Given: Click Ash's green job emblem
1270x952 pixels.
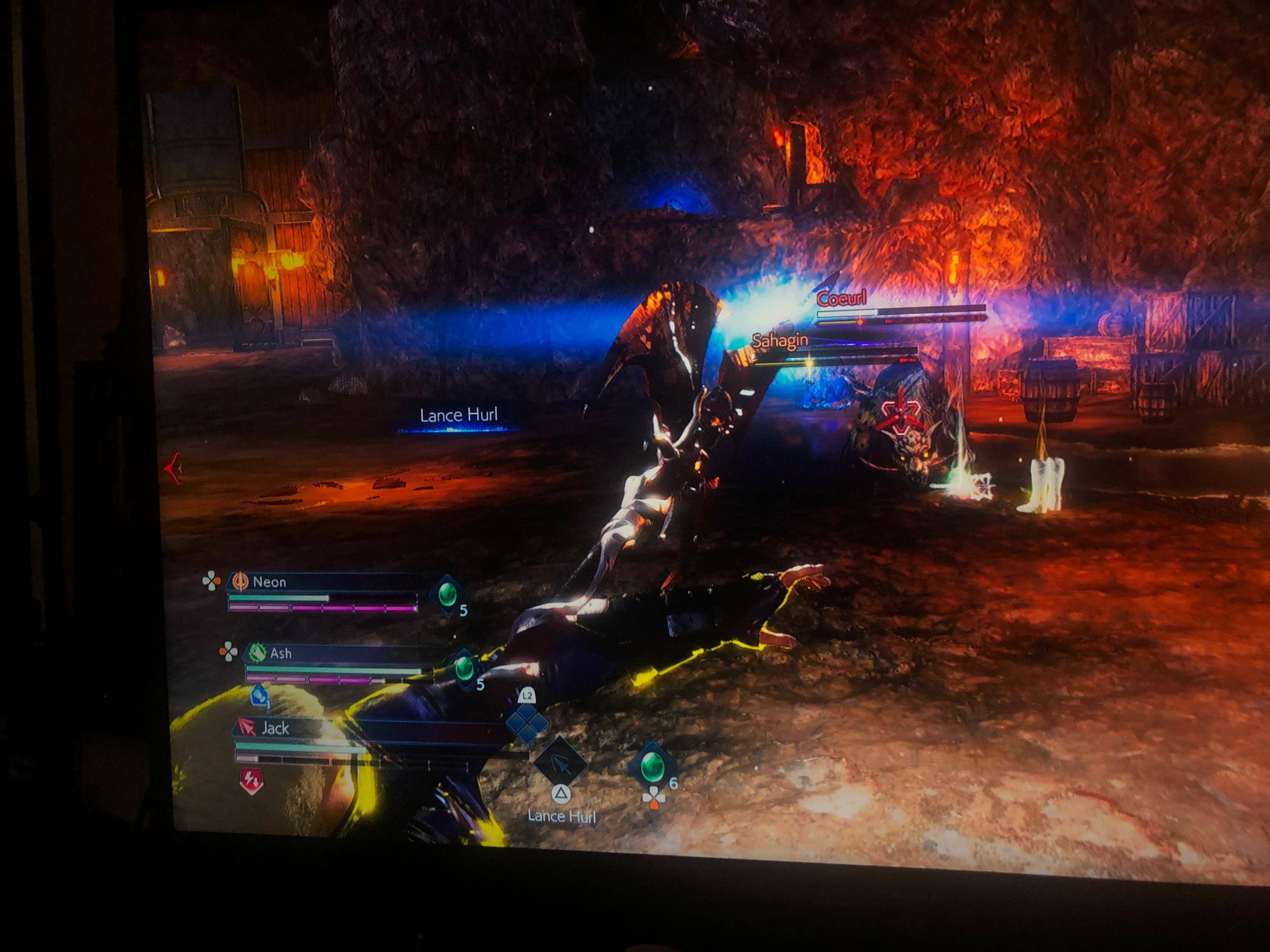Looking at the screenshot, I should [257, 652].
